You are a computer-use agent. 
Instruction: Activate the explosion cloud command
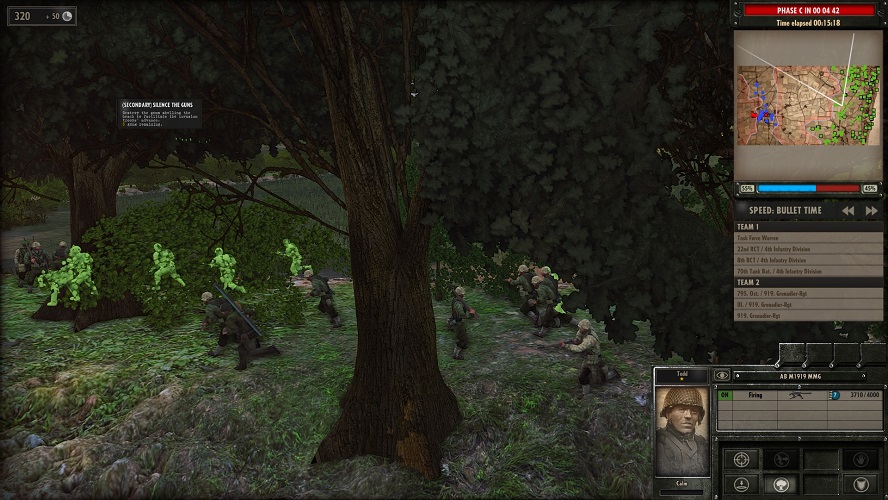pyautogui.click(x=781, y=486)
